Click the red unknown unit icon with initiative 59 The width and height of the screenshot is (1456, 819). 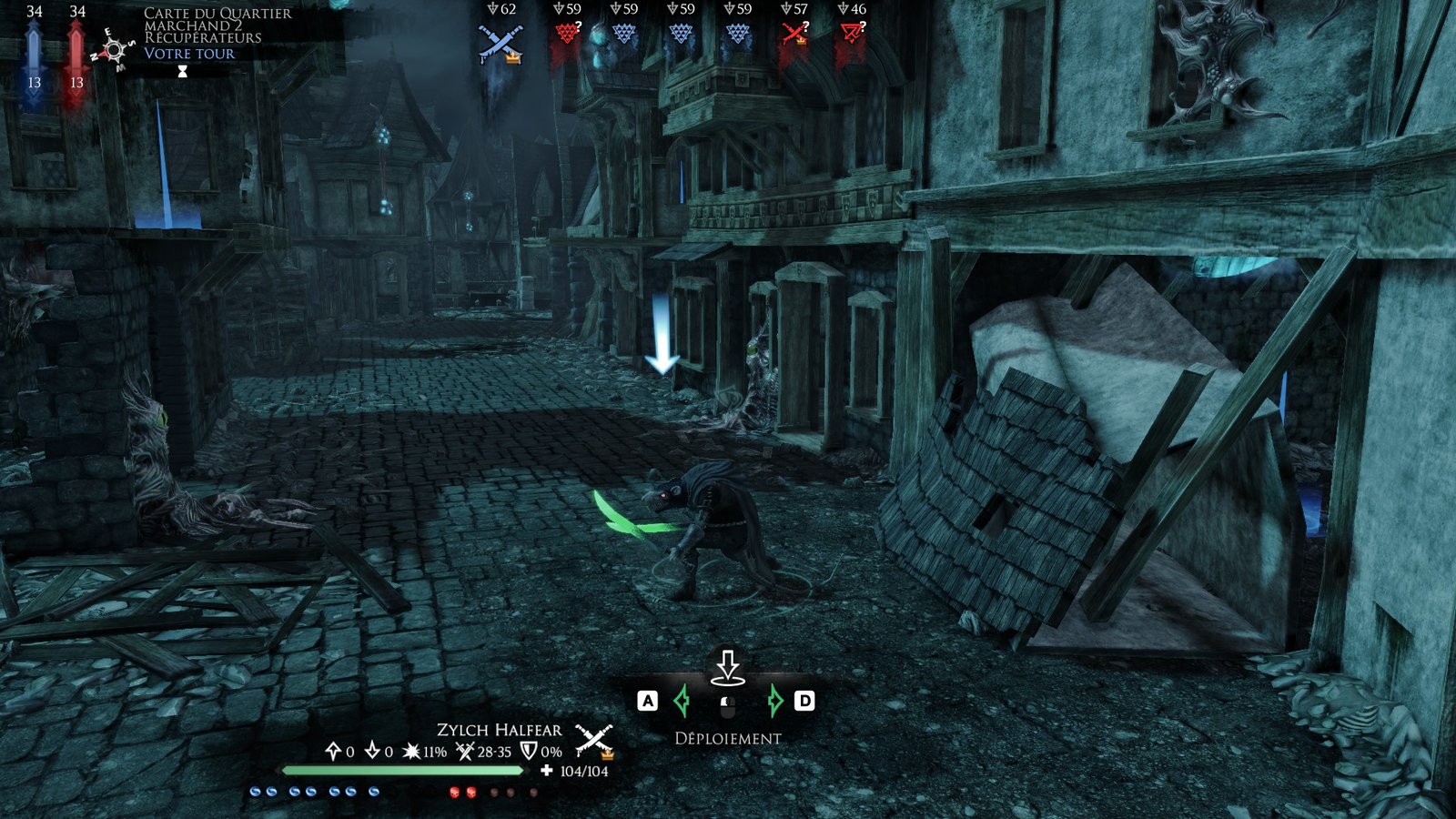(568, 35)
